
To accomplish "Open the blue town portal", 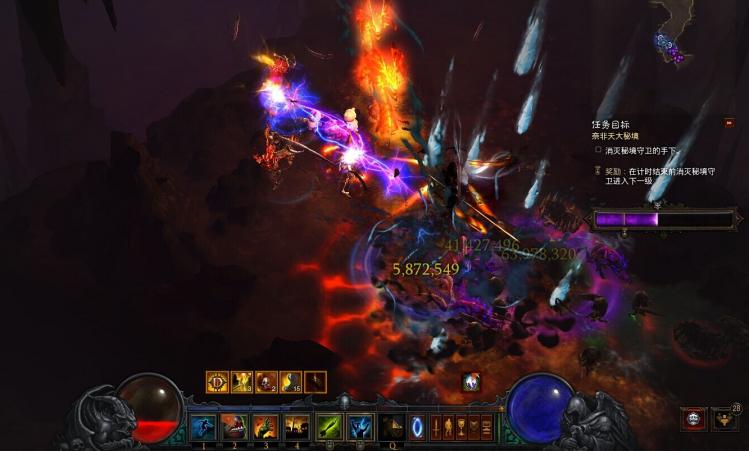I will (x=418, y=427).
